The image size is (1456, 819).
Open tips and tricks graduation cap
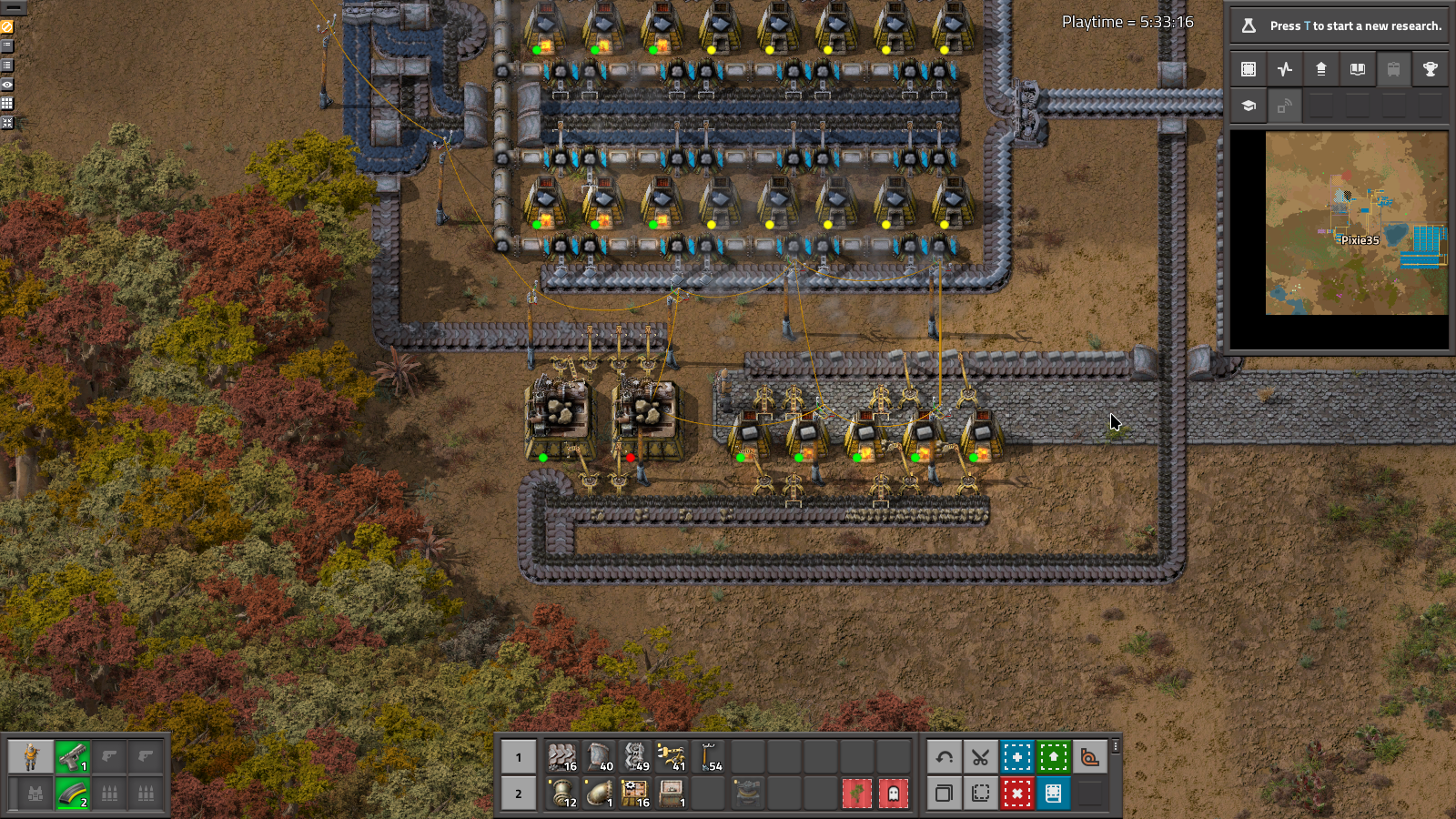pos(1249,106)
